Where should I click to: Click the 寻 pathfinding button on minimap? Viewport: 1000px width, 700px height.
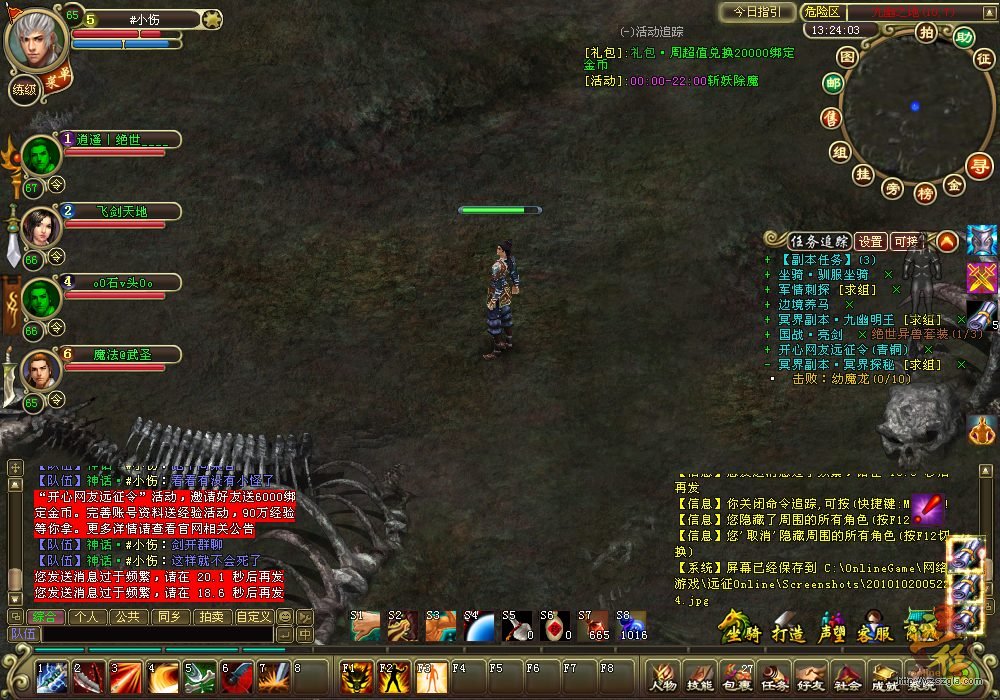pyautogui.click(x=981, y=165)
